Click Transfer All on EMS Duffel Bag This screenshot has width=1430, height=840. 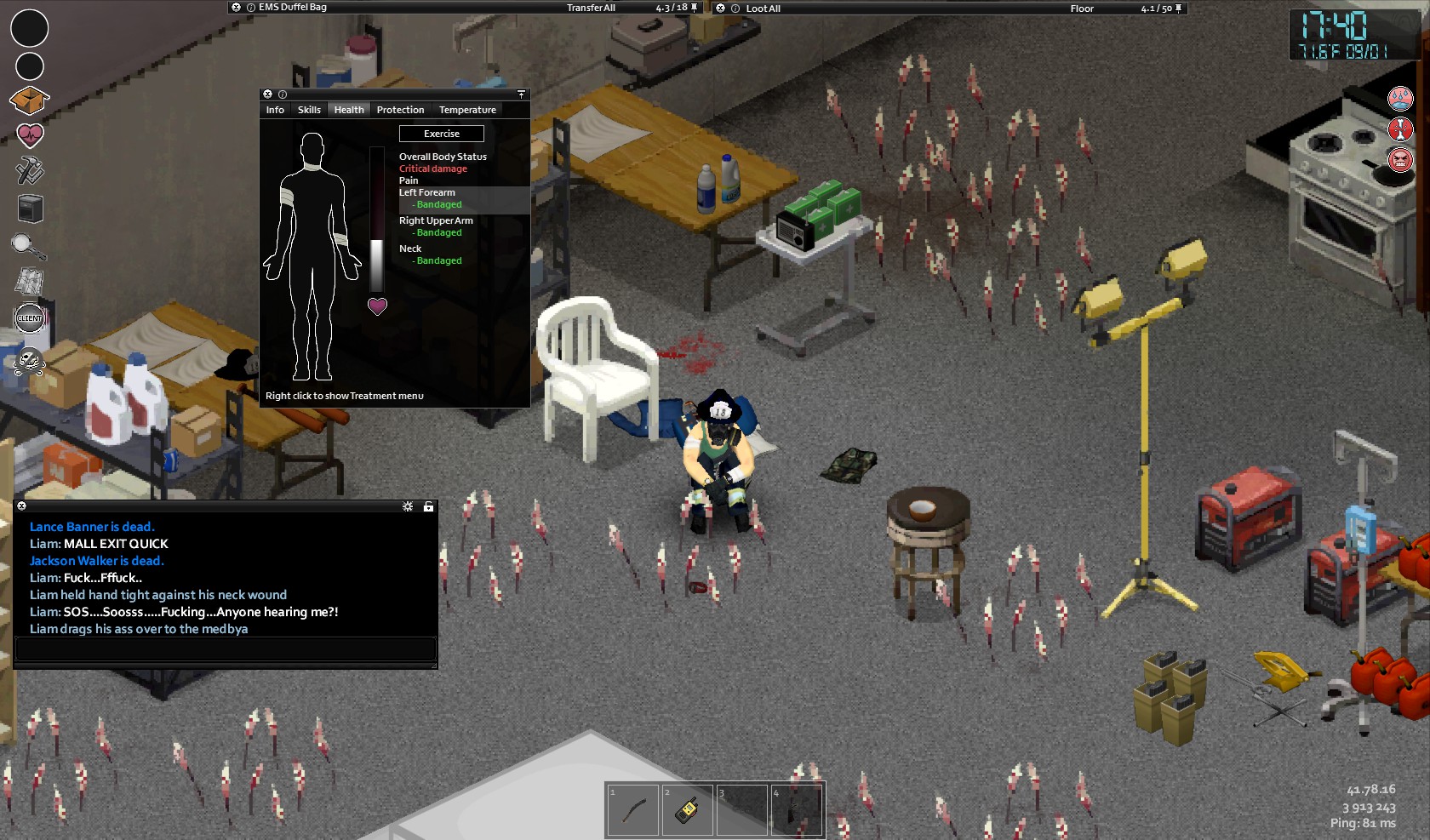pyautogui.click(x=591, y=8)
